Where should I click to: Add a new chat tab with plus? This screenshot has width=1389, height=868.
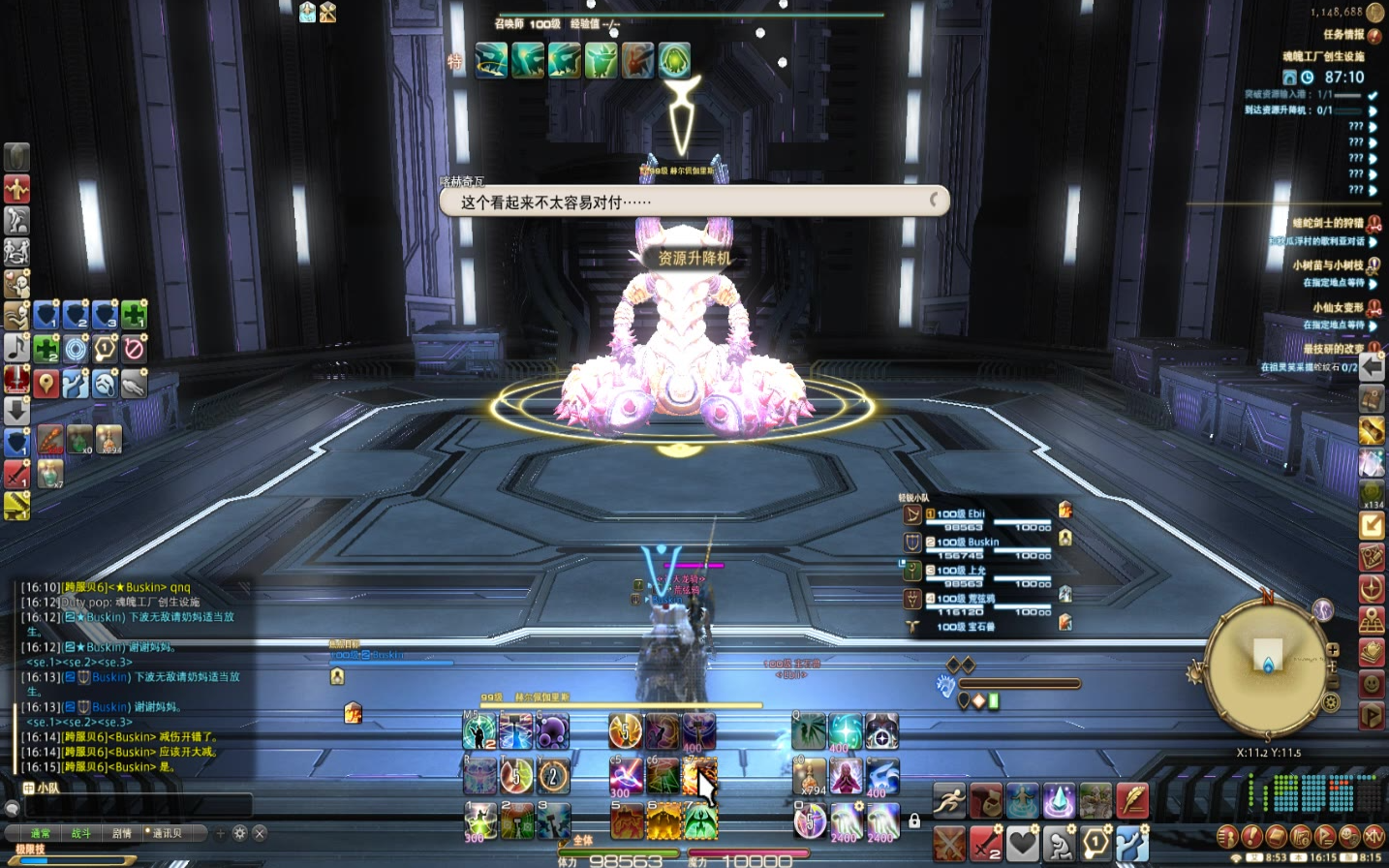[221, 833]
